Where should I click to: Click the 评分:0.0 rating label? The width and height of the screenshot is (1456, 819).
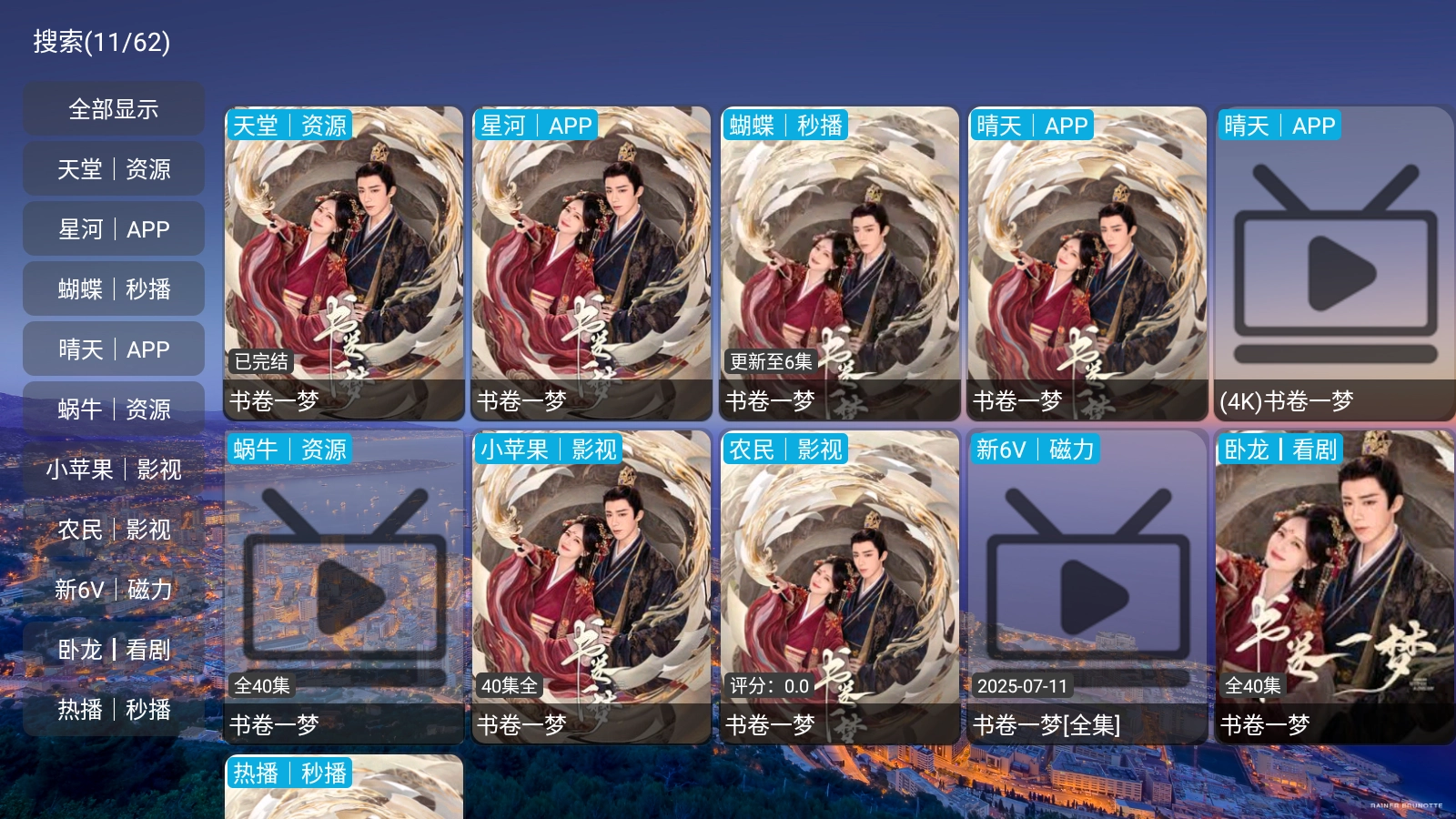coord(768,688)
